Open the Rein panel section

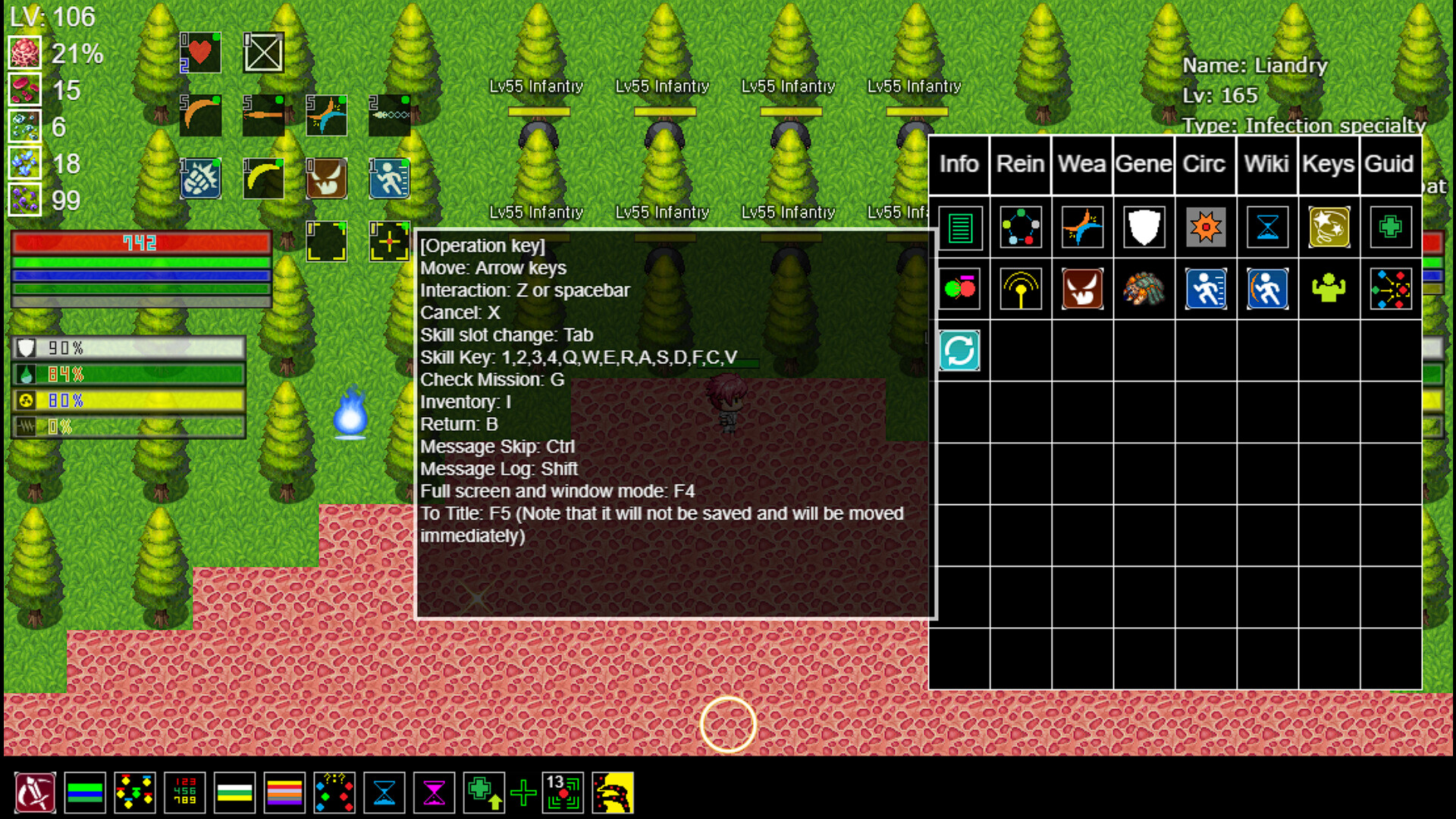pos(1020,164)
